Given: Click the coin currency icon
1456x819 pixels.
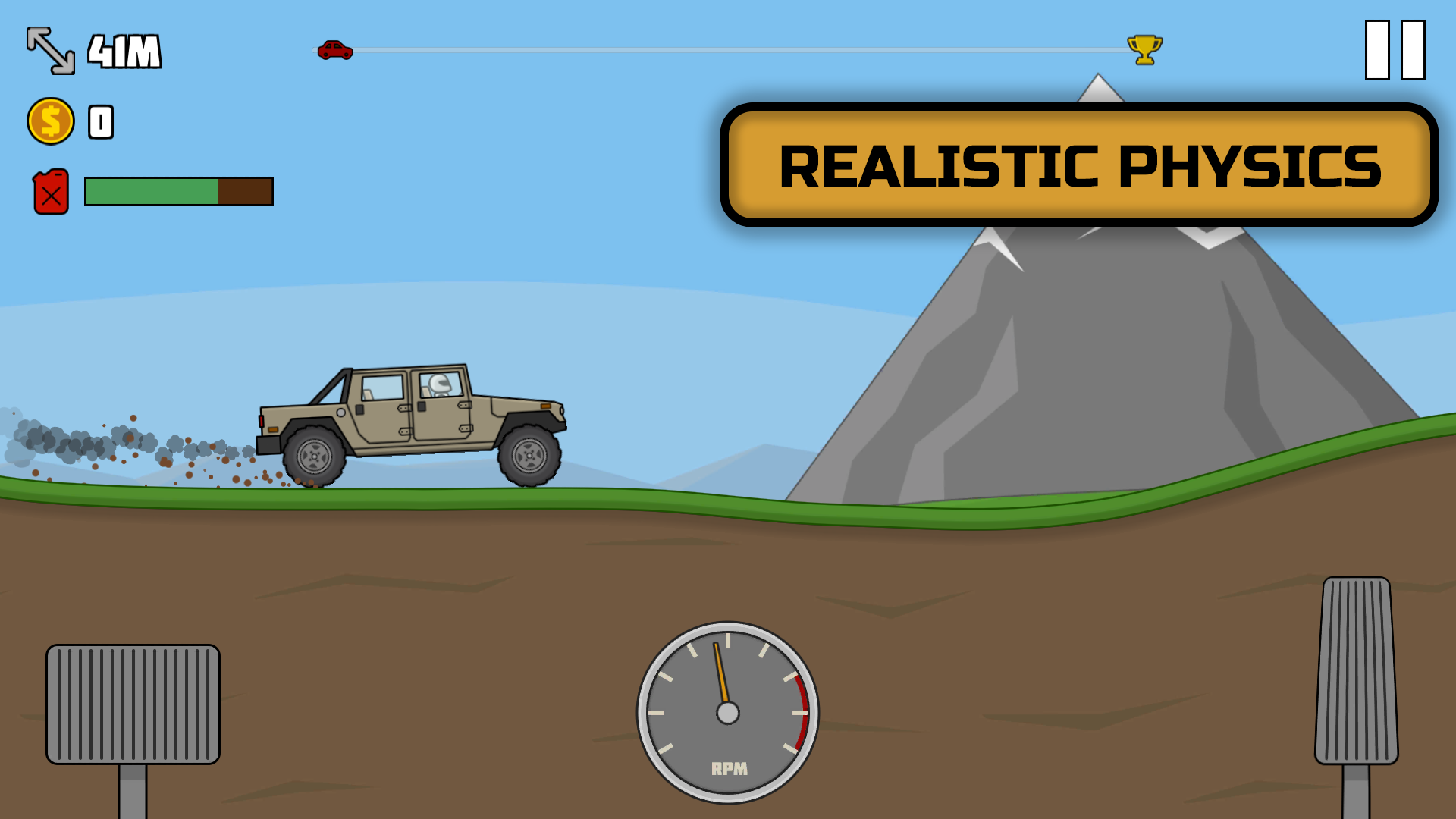Looking at the screenshot, I should coord(50,119).
